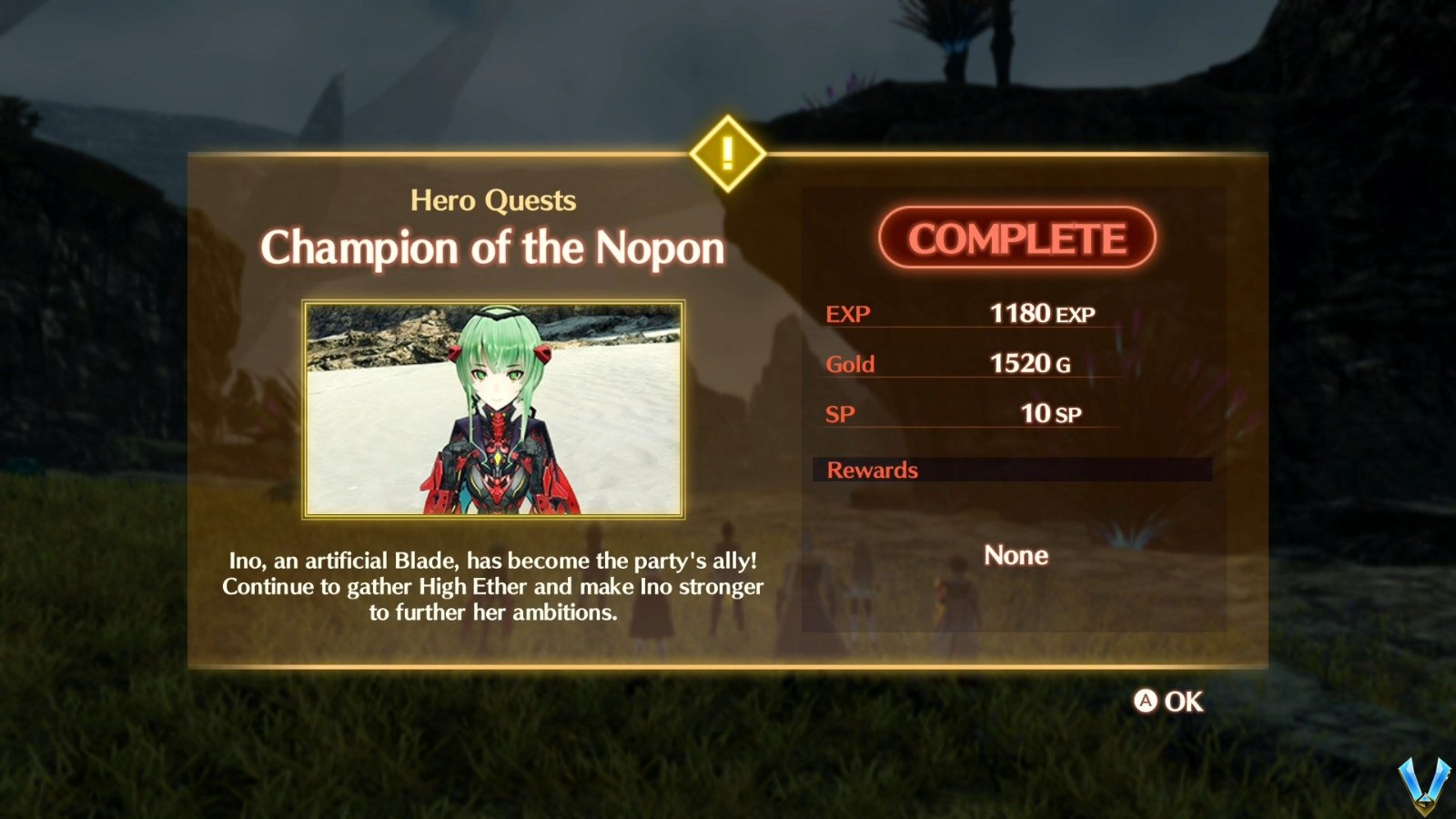Click the Gold label in the summary
The height and width of the screenshot is (819, 1456).
pyautogui.click(x=849, y=364)
